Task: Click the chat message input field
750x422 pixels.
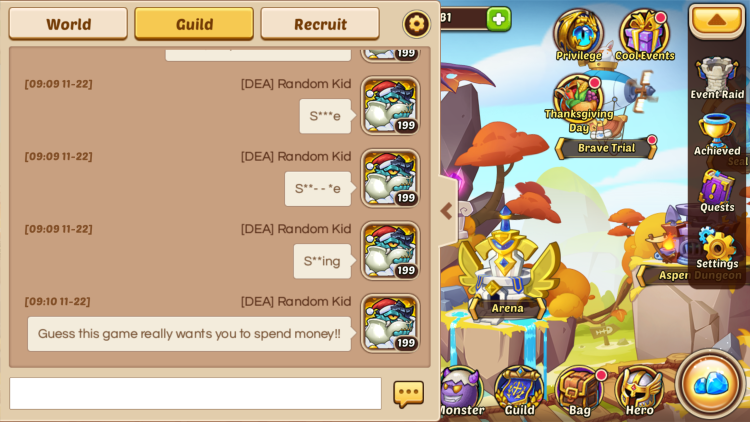Action: (195, 393)
